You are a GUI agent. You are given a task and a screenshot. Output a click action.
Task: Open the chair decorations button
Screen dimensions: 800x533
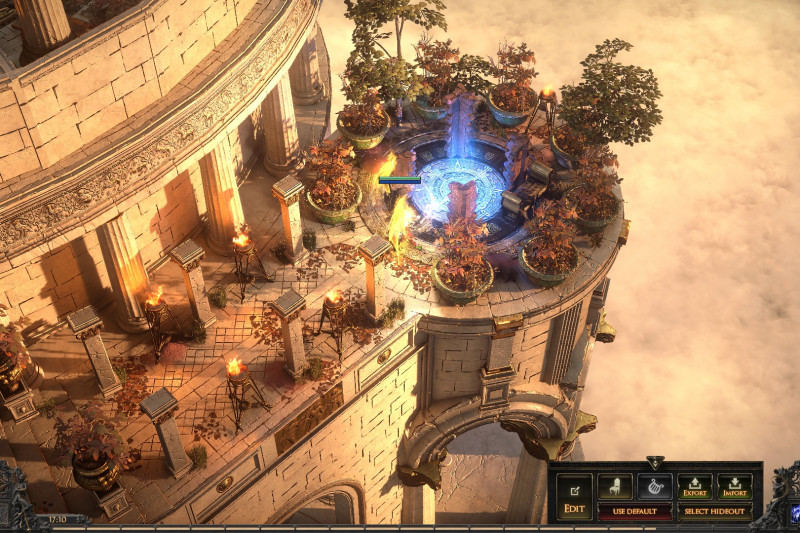coord(615,487)
